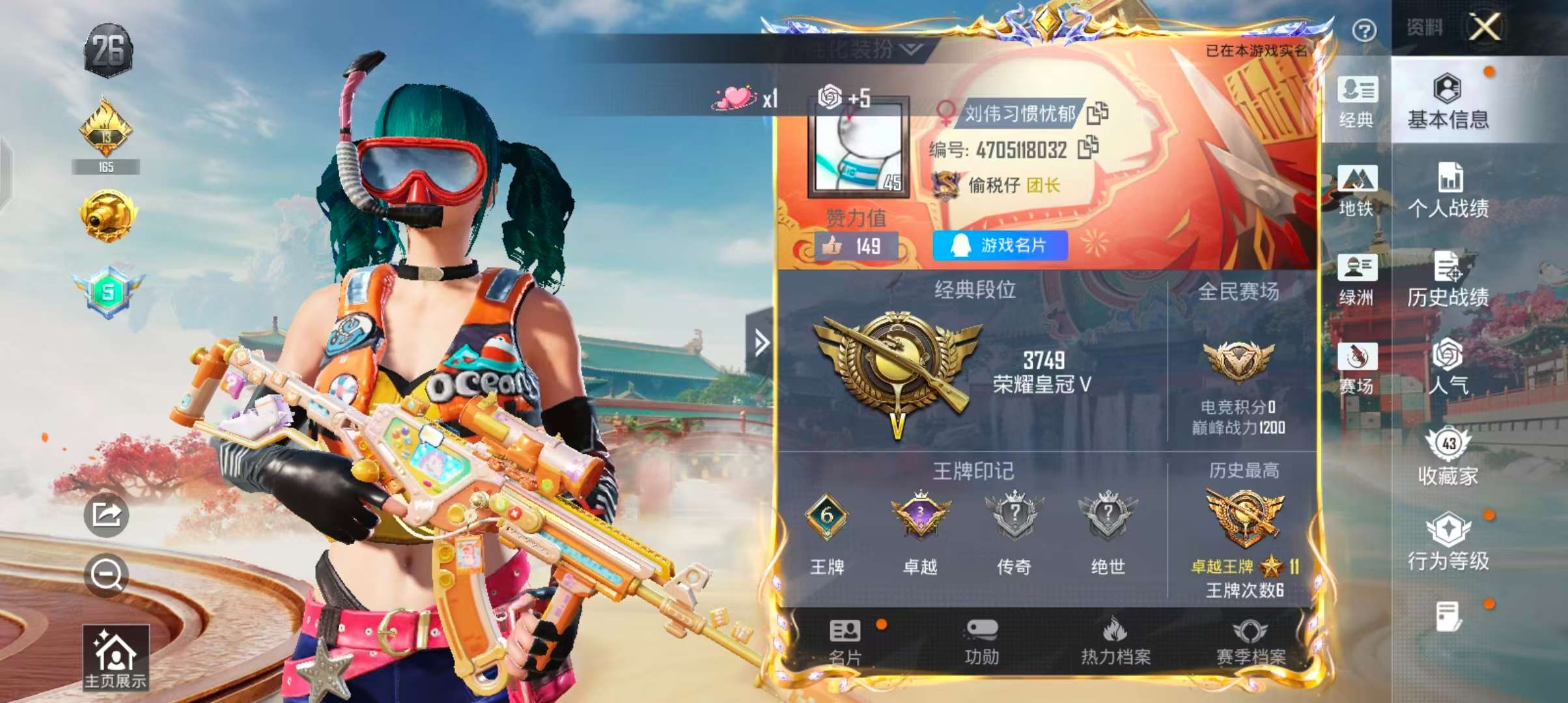Open the 游戏名片 game card button

[x=1000, y=245]
